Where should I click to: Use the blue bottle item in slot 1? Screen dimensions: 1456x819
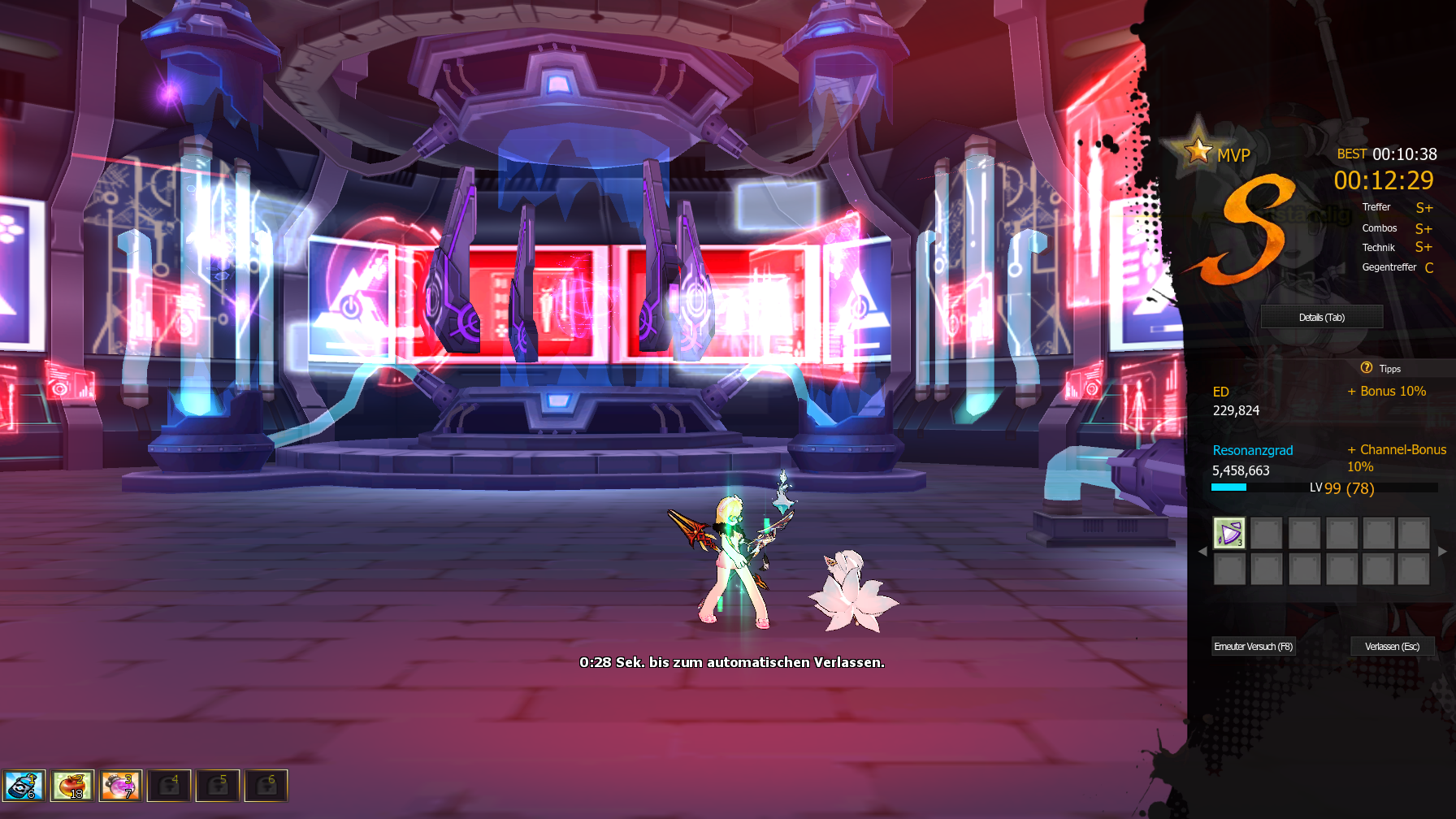pyautogui.click(x=24, y=786)
